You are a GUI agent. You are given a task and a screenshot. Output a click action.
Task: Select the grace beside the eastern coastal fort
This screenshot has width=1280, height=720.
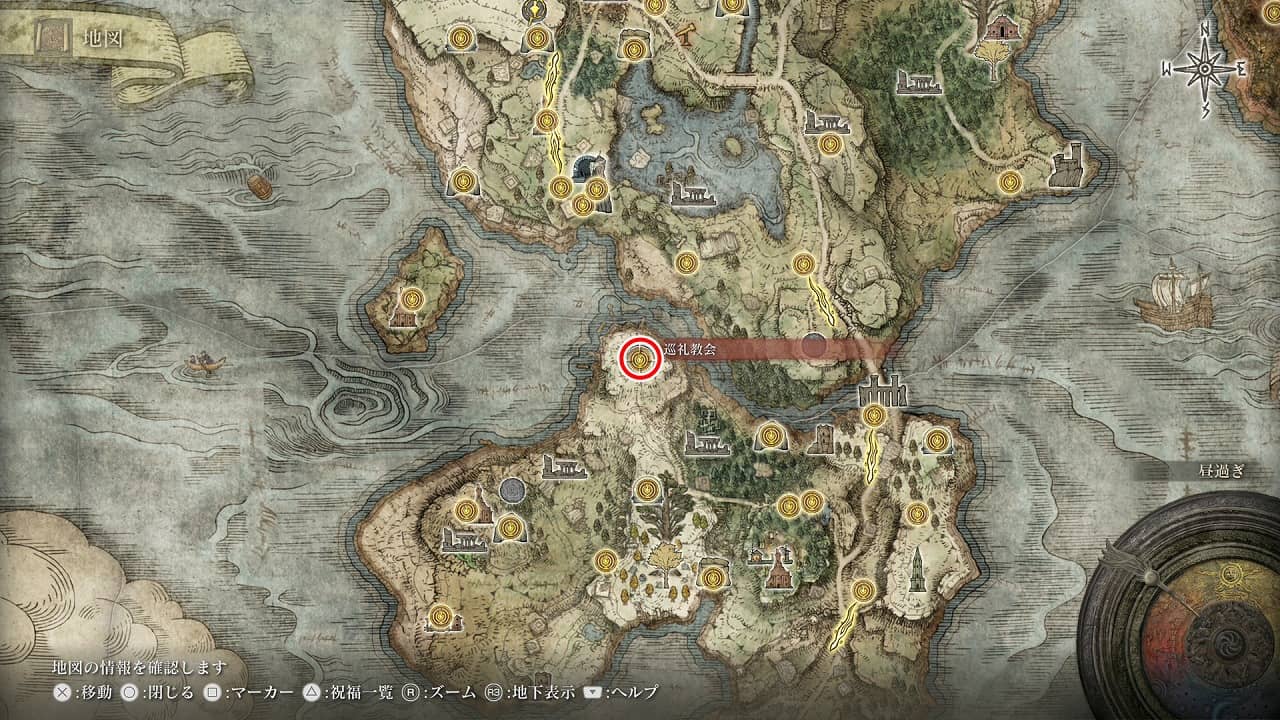1009,182
